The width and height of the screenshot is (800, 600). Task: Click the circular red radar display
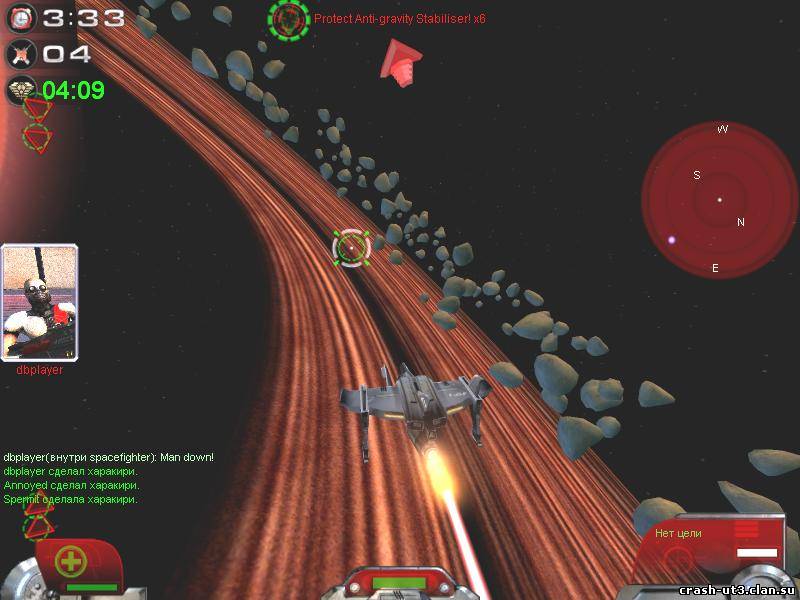[x=719, y=200]
